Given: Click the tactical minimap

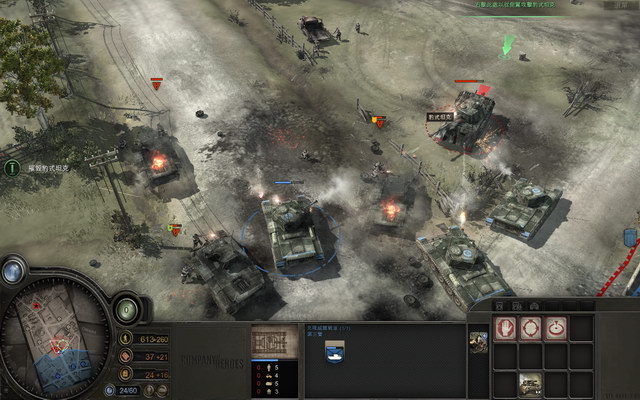Looking at the screenshot, I should click(x=56, y=338).
